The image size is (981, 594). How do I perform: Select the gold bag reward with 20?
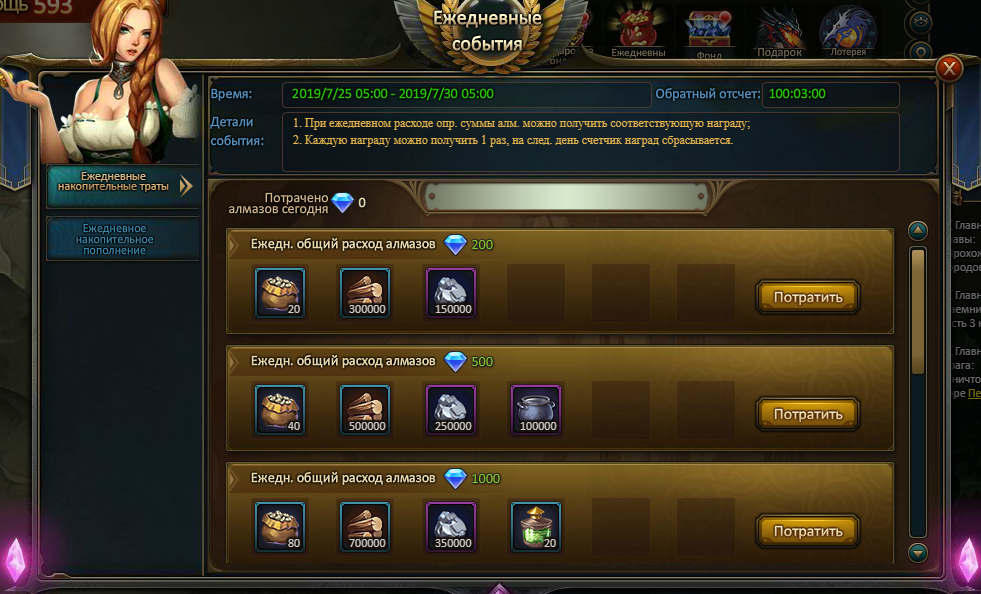[x=280, y=292]
